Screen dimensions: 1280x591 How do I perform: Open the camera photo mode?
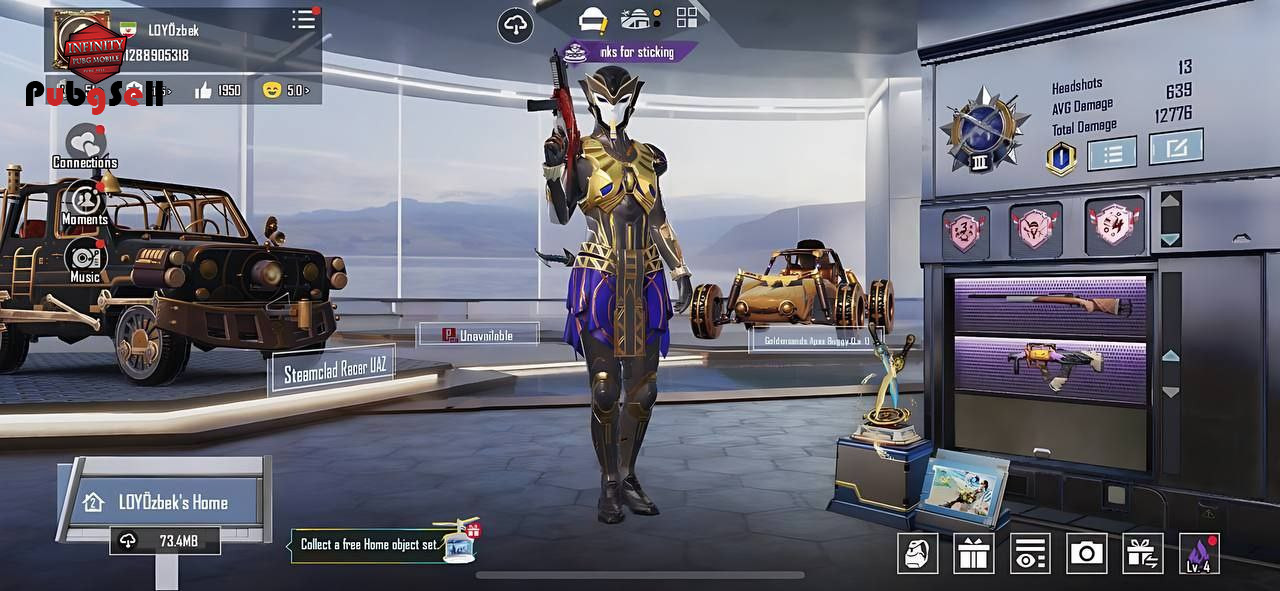coord(1086,553)
